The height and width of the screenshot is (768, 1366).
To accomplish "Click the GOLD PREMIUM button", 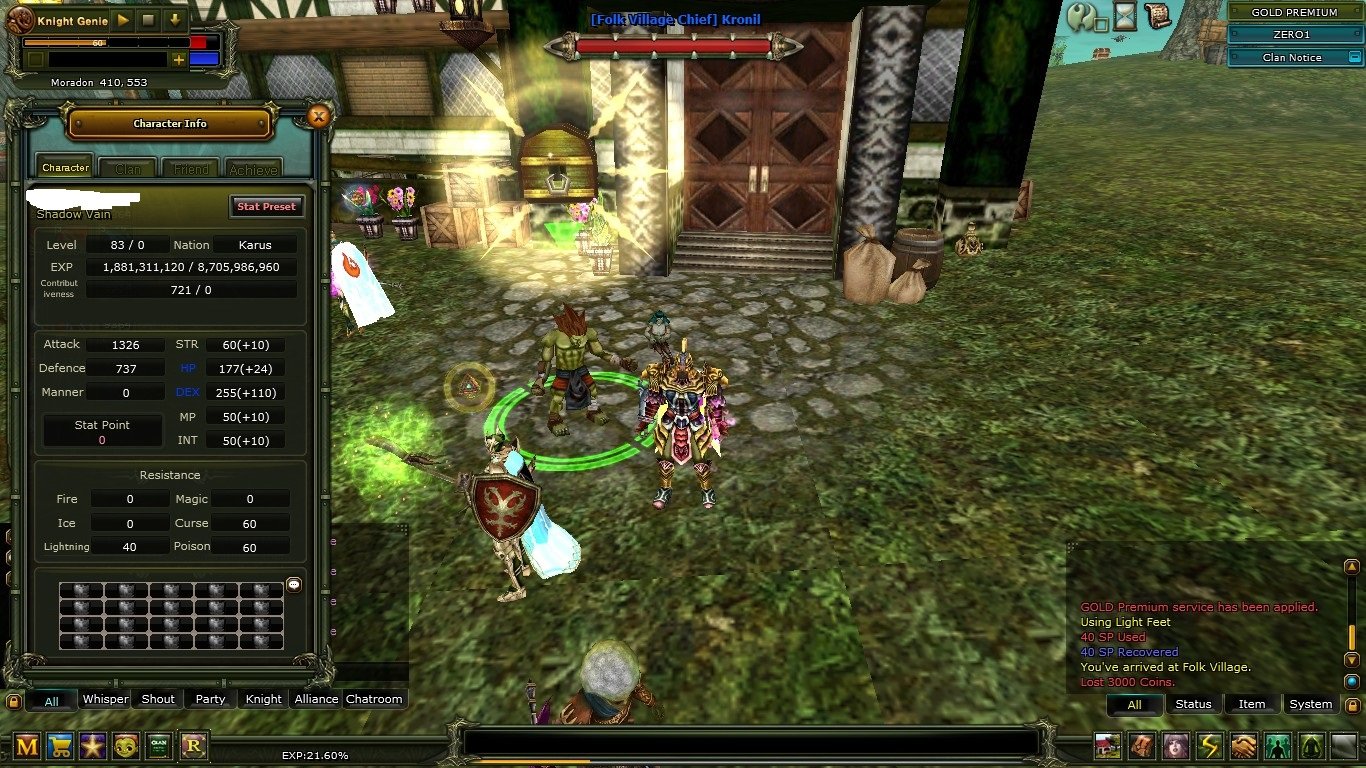I will click(x=1294, y=13).
